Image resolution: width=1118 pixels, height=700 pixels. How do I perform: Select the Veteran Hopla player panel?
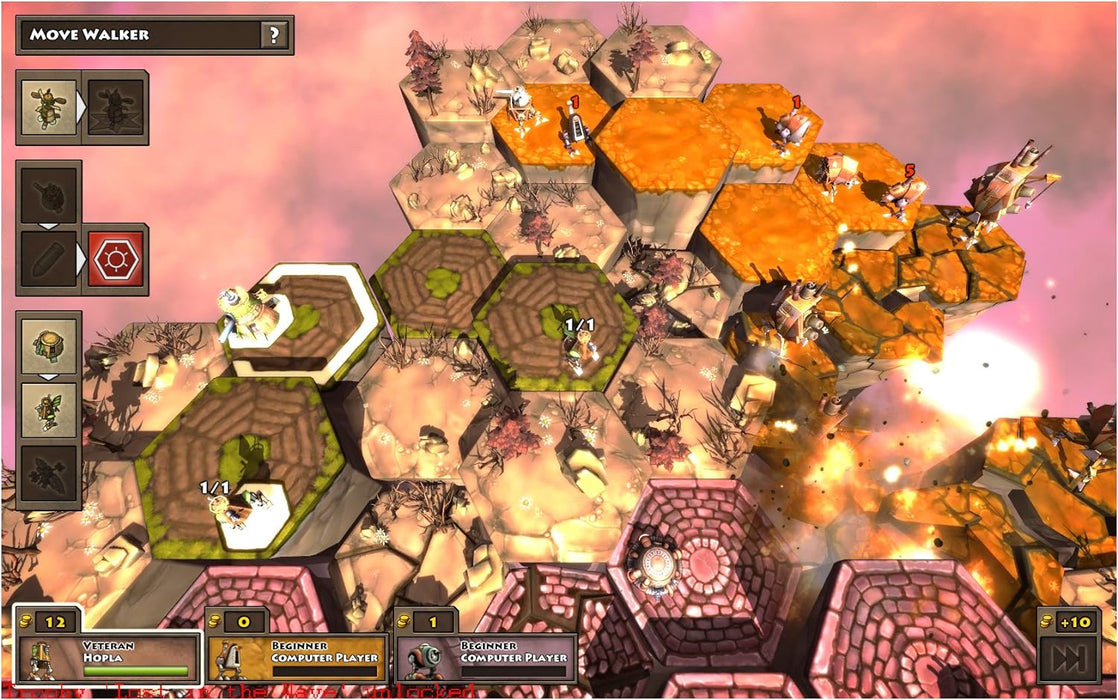tap(110, 657)
